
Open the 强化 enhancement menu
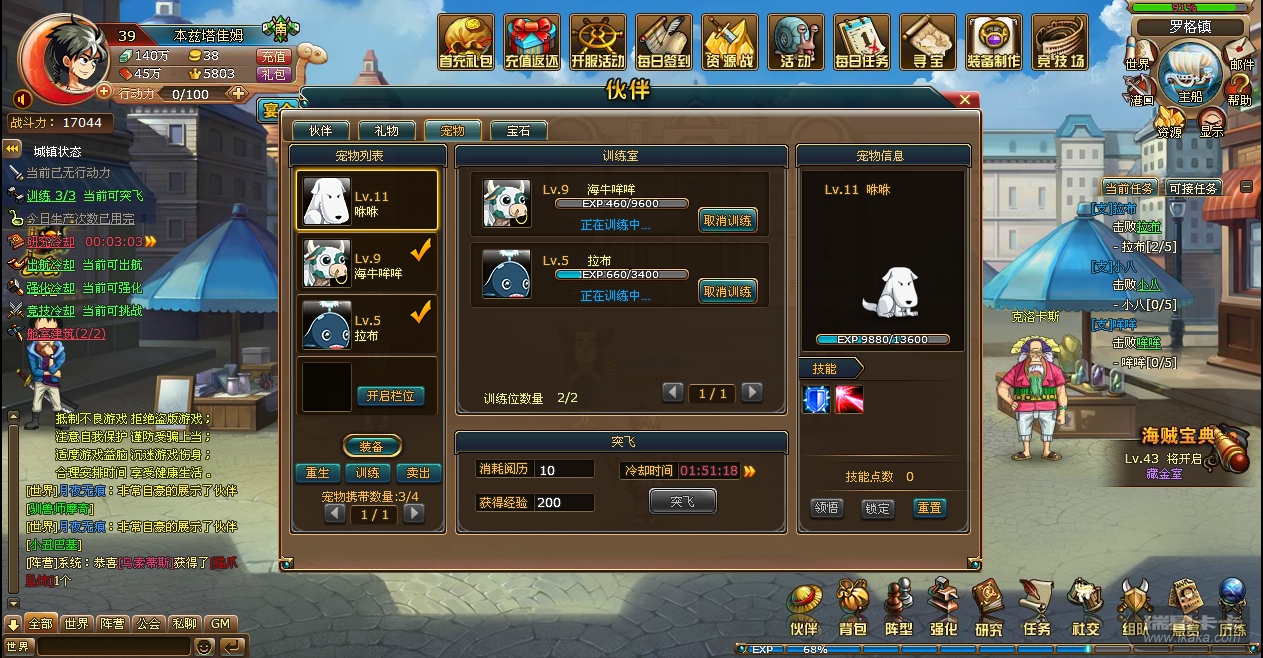[x=942, y=608]
